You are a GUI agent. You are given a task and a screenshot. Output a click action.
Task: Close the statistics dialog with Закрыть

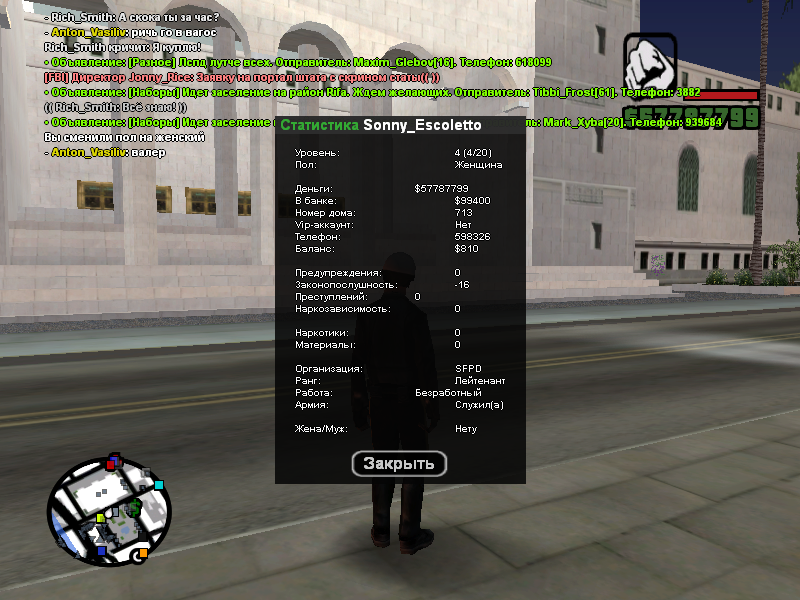399,464
